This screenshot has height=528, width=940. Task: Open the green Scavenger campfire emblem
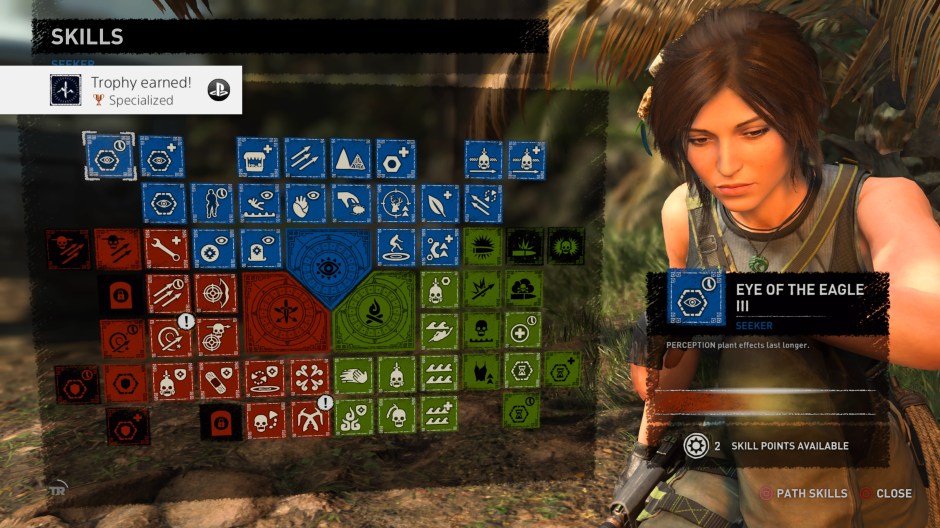tap(373, 312)
